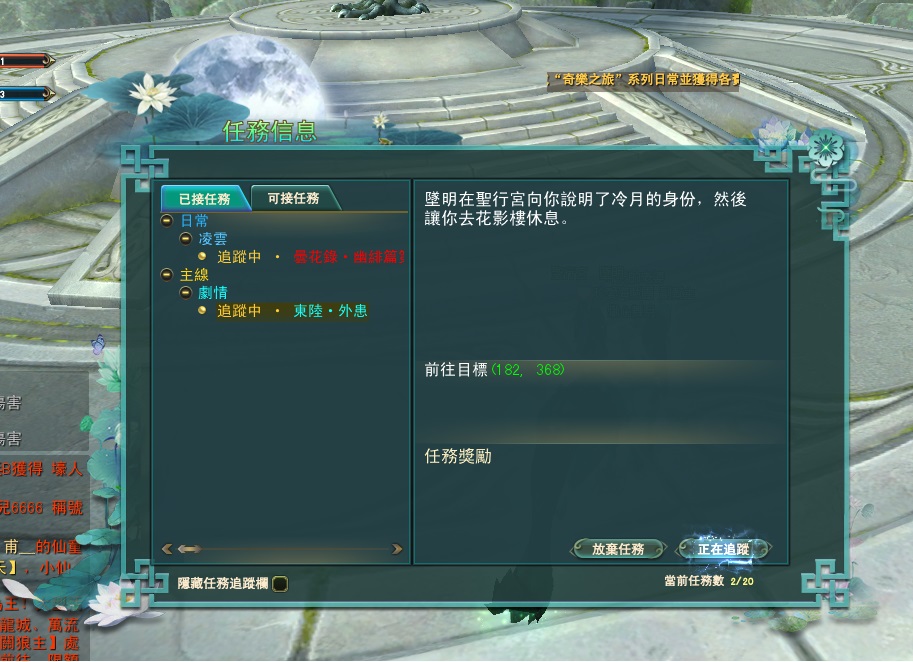This screenshot has width=913, height=662.
Task: Collapse the 日常 quest category
Action: click(167, 221)
